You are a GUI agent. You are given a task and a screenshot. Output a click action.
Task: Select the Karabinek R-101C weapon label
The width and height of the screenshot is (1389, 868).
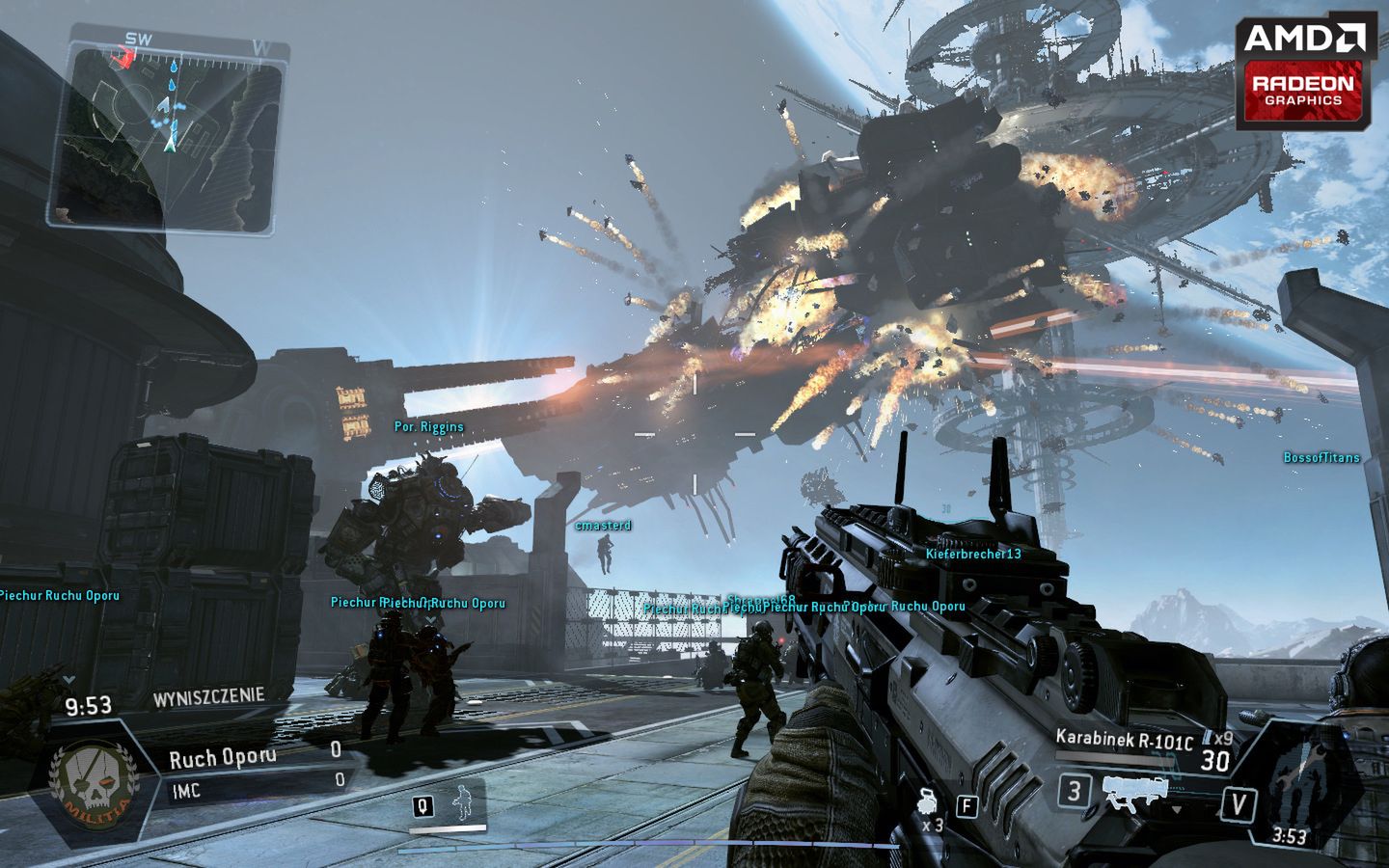(1124, 740)
